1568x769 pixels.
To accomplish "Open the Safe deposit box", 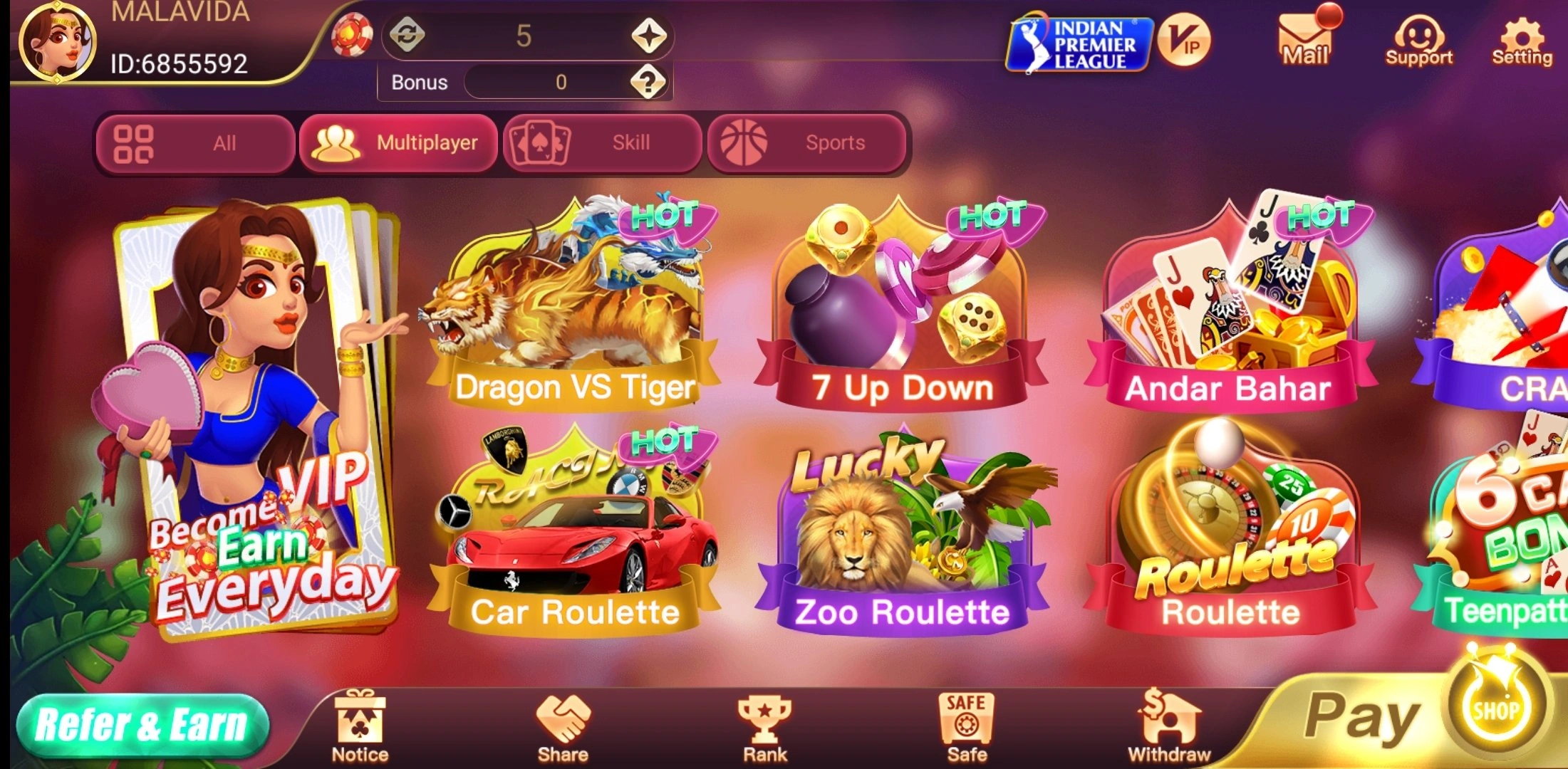I will (967, 716).
